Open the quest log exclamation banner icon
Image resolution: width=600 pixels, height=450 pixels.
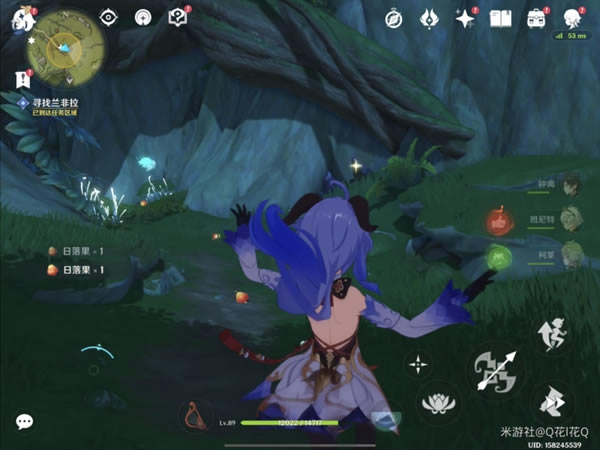click(x=21, y=78)
